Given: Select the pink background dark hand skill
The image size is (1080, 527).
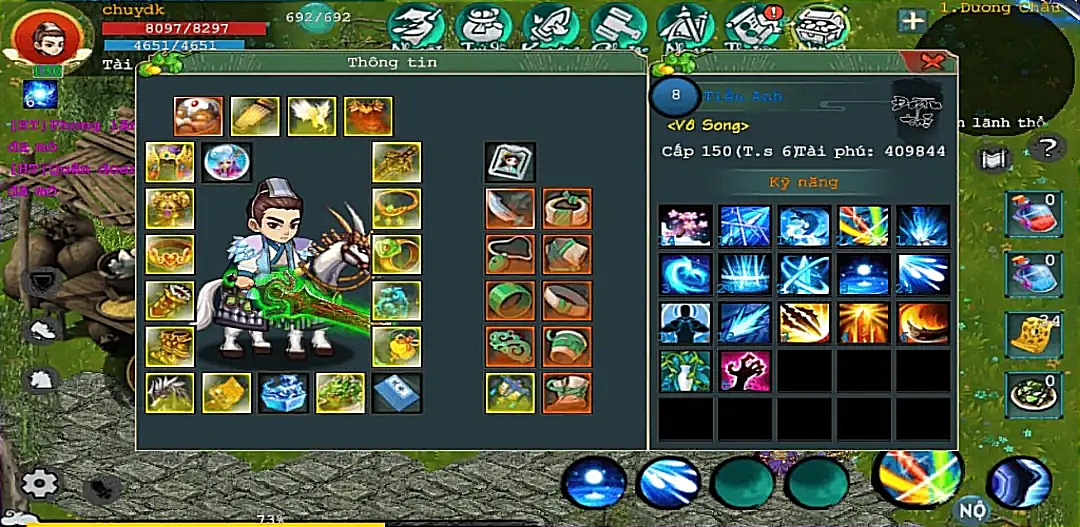Looking at the screenshot, I should click(x=745, y=371).
